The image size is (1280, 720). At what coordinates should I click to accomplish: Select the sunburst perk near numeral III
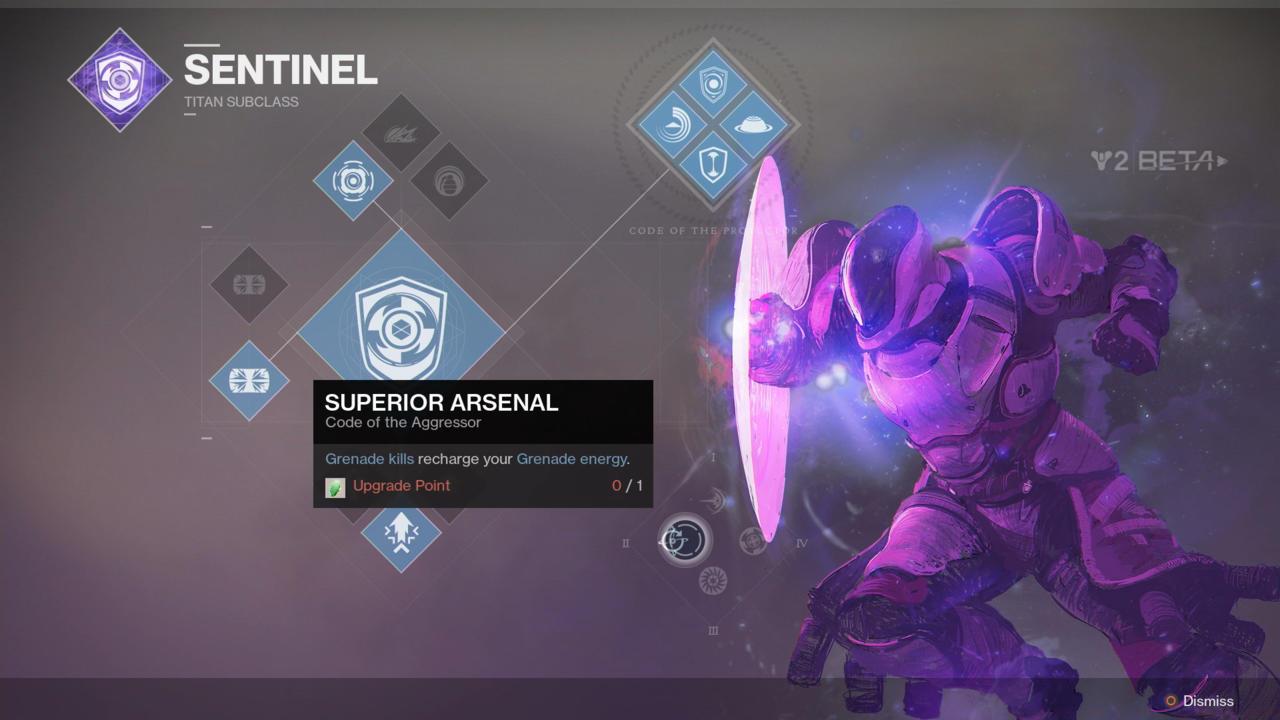712,580
